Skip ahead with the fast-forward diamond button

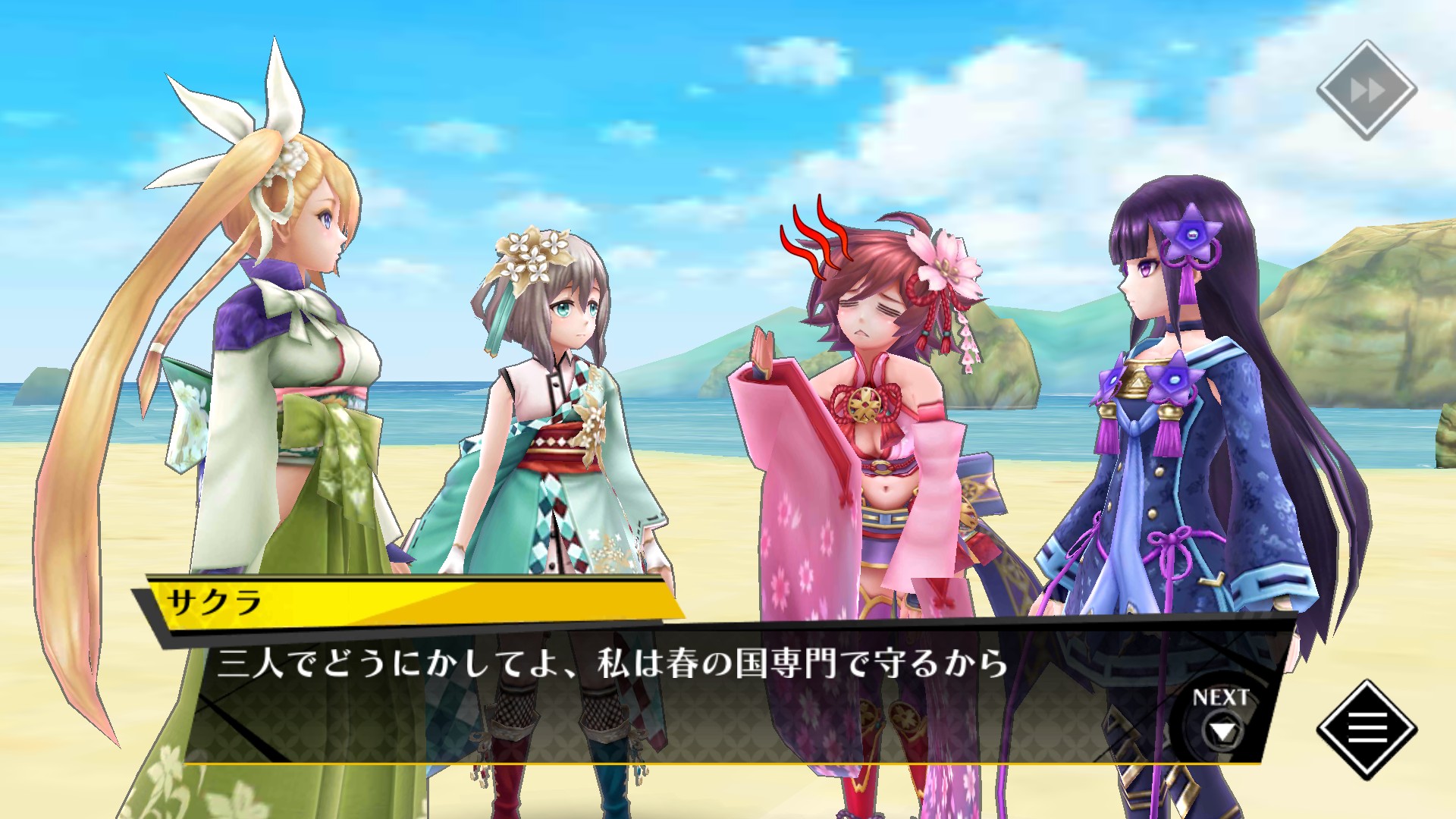pos(1367,91)
